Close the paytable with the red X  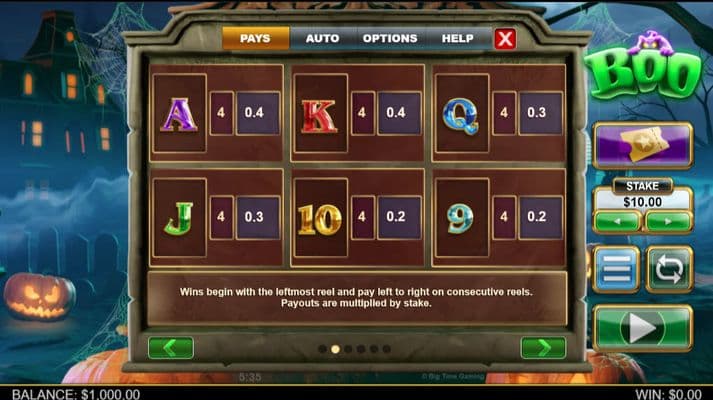click(506, 39)
